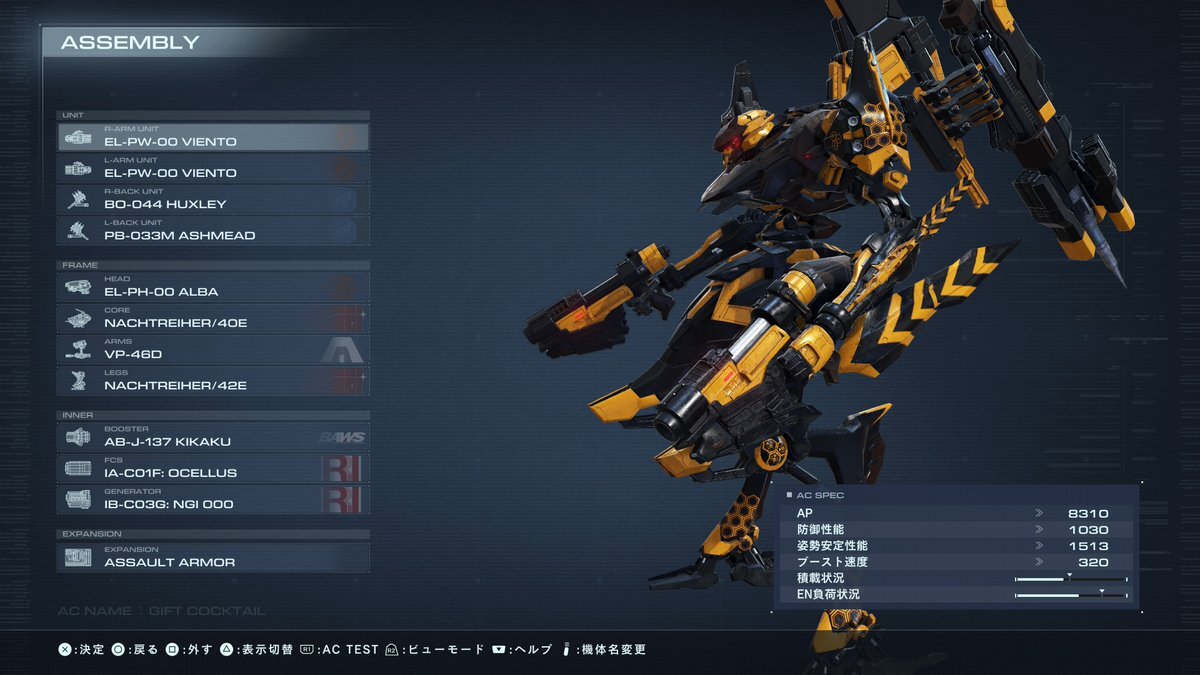Open the CORE slot NACHTREIHER/40E

213,318
